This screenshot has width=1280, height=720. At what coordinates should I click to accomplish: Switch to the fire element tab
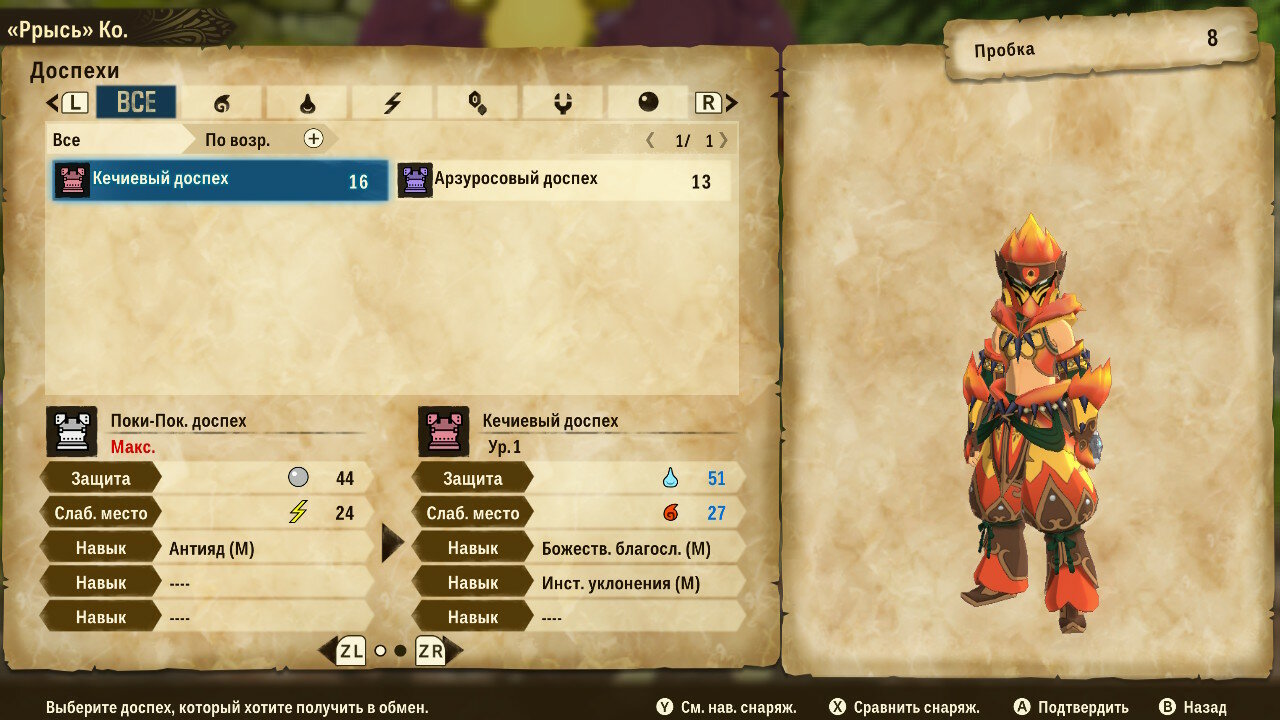[x=221, y=102]
